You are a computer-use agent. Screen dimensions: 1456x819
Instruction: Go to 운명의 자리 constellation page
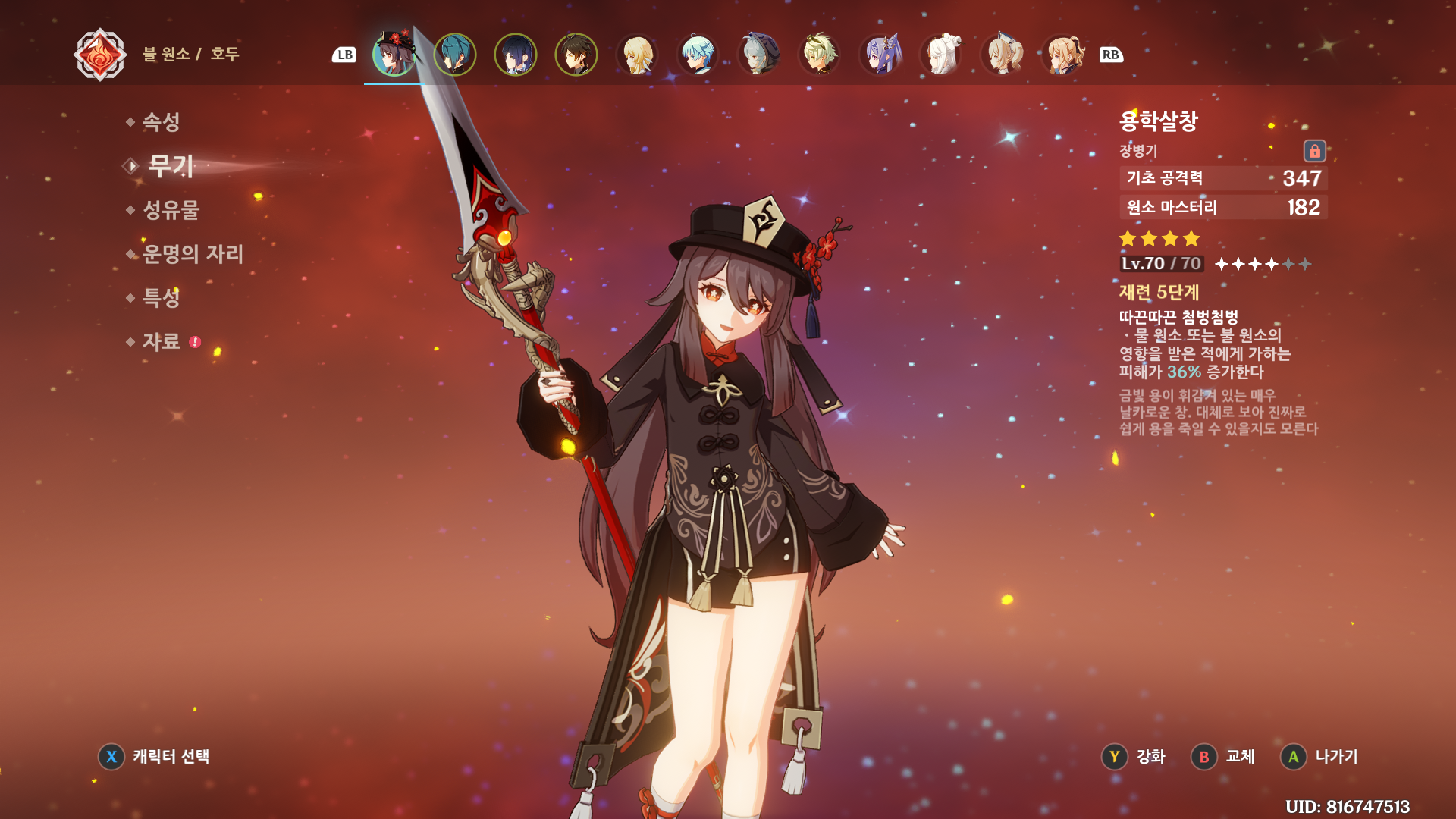click(x=193, y=254)
